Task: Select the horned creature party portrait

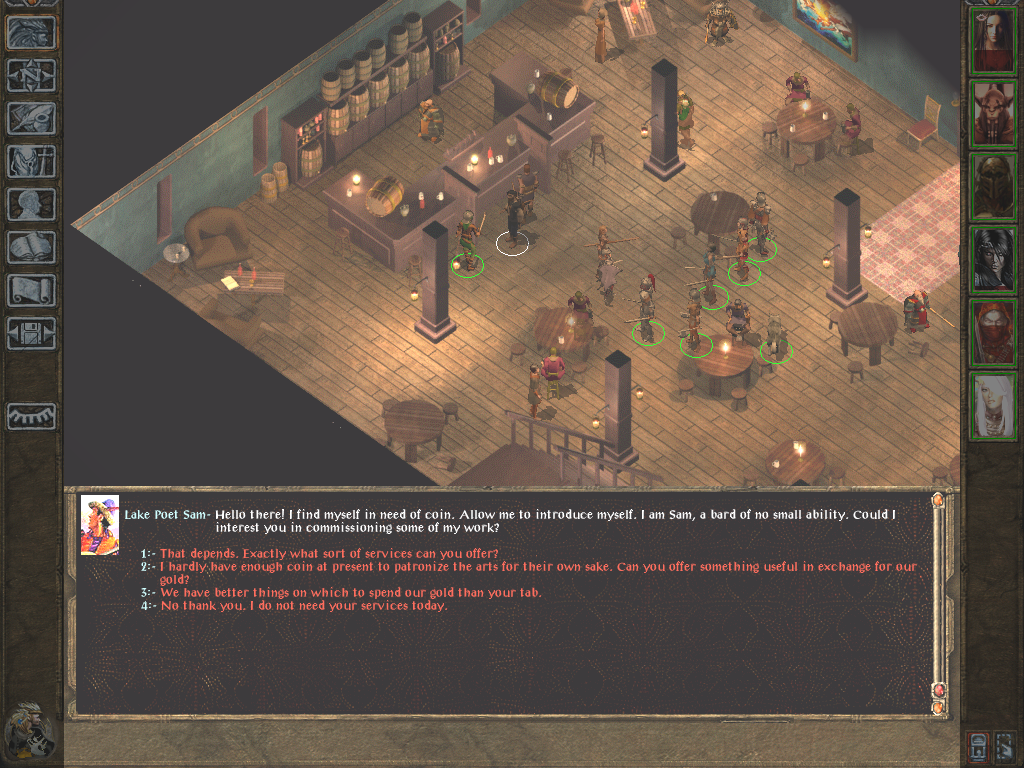Action: (993, 115)
